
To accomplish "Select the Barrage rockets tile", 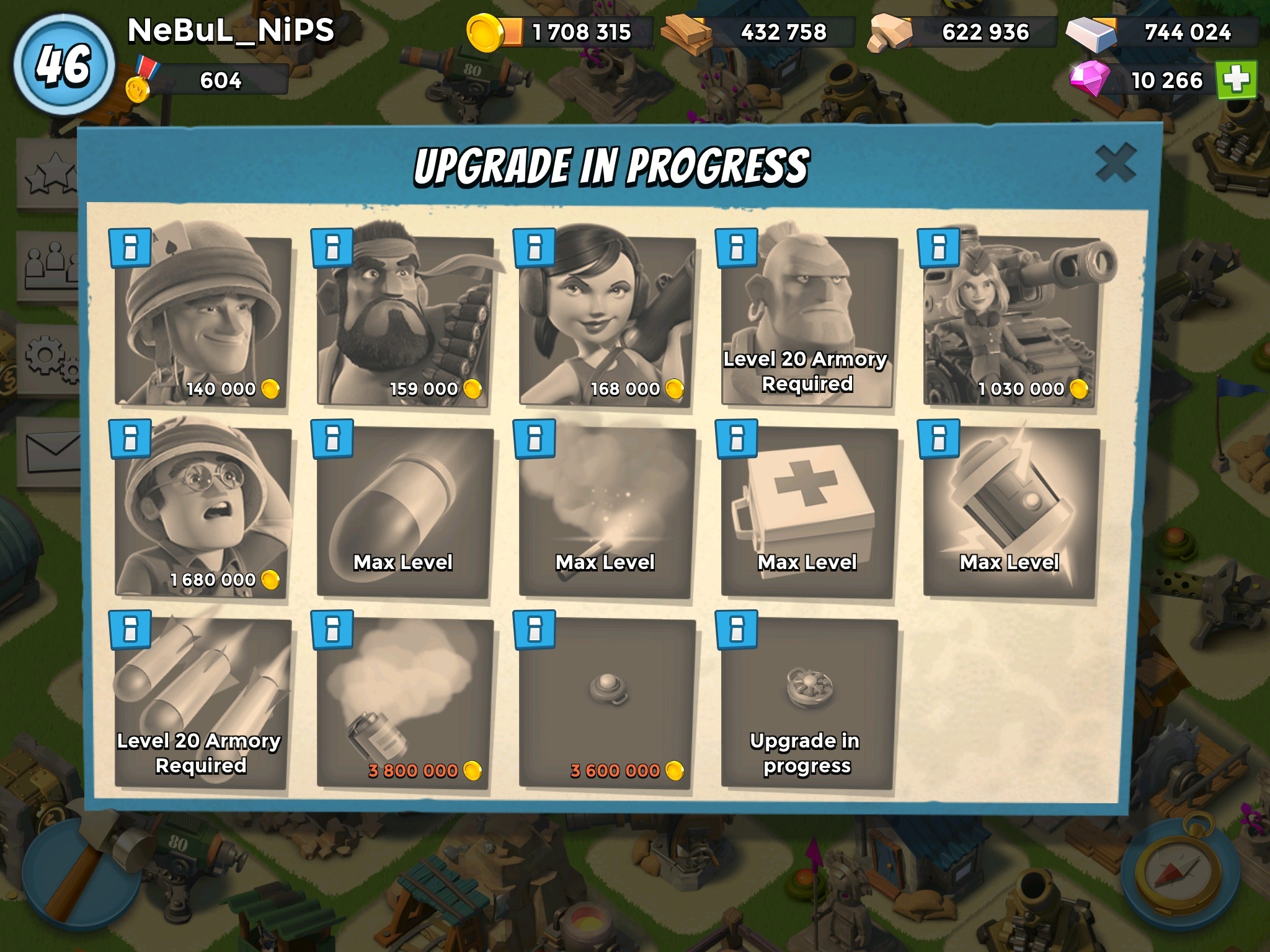I will click(203, 703).
